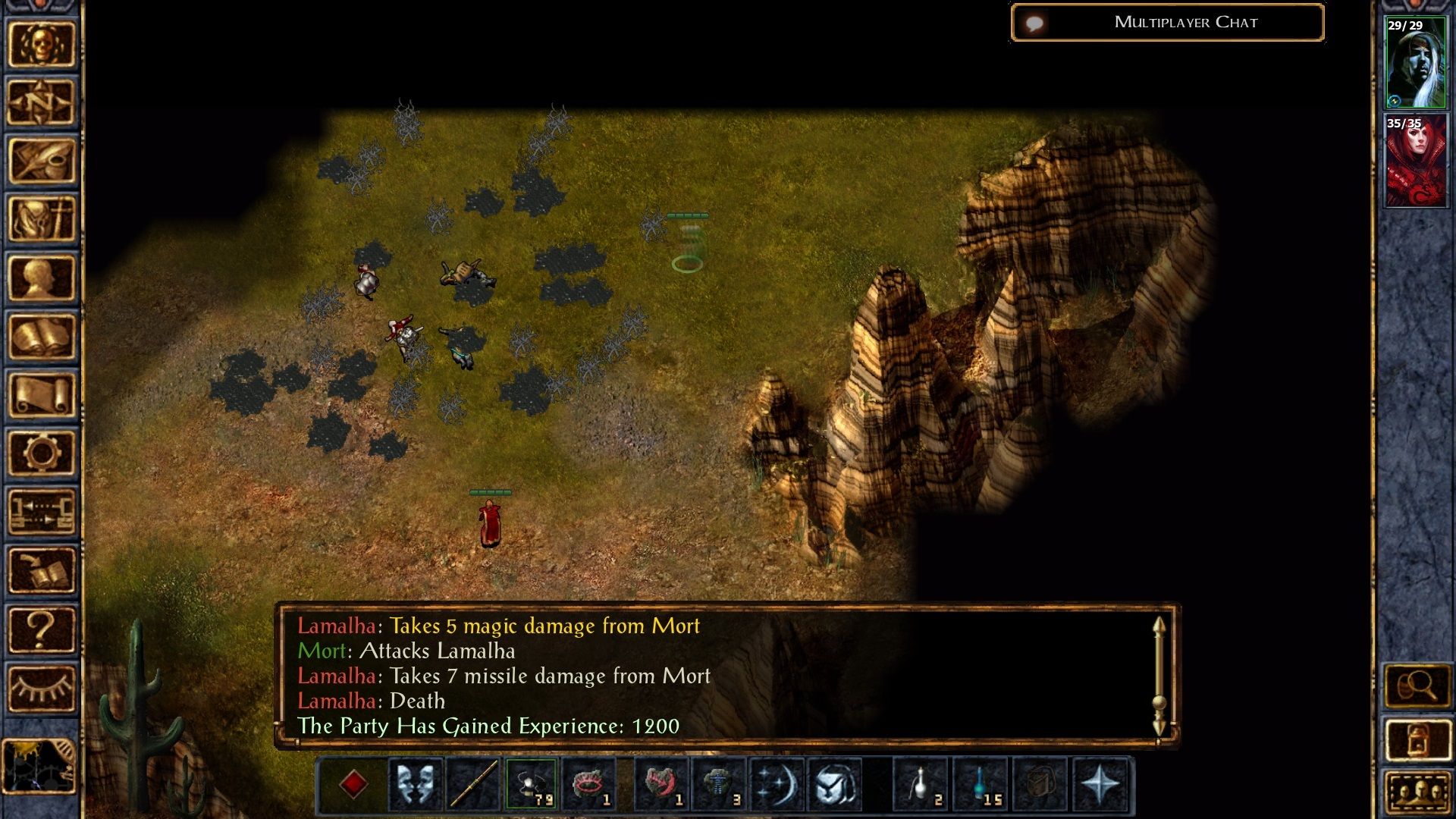The height and width of the screenshot is (819, 1456).
Task: Open the gear options menu
Action: (x=42, y=453)
